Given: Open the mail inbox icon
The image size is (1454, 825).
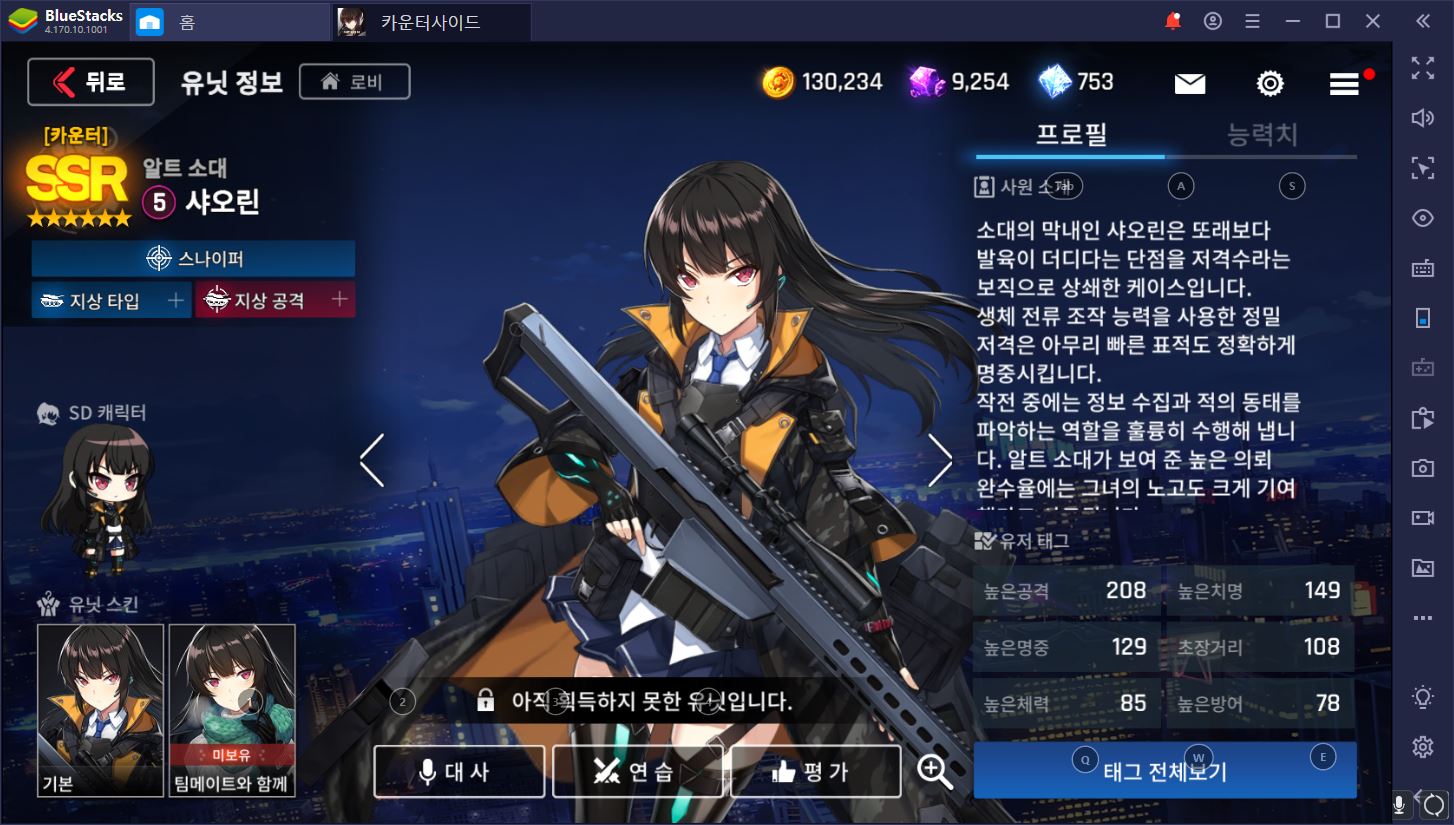Looking at the screenshot, I should click(x=1189, y=83).
